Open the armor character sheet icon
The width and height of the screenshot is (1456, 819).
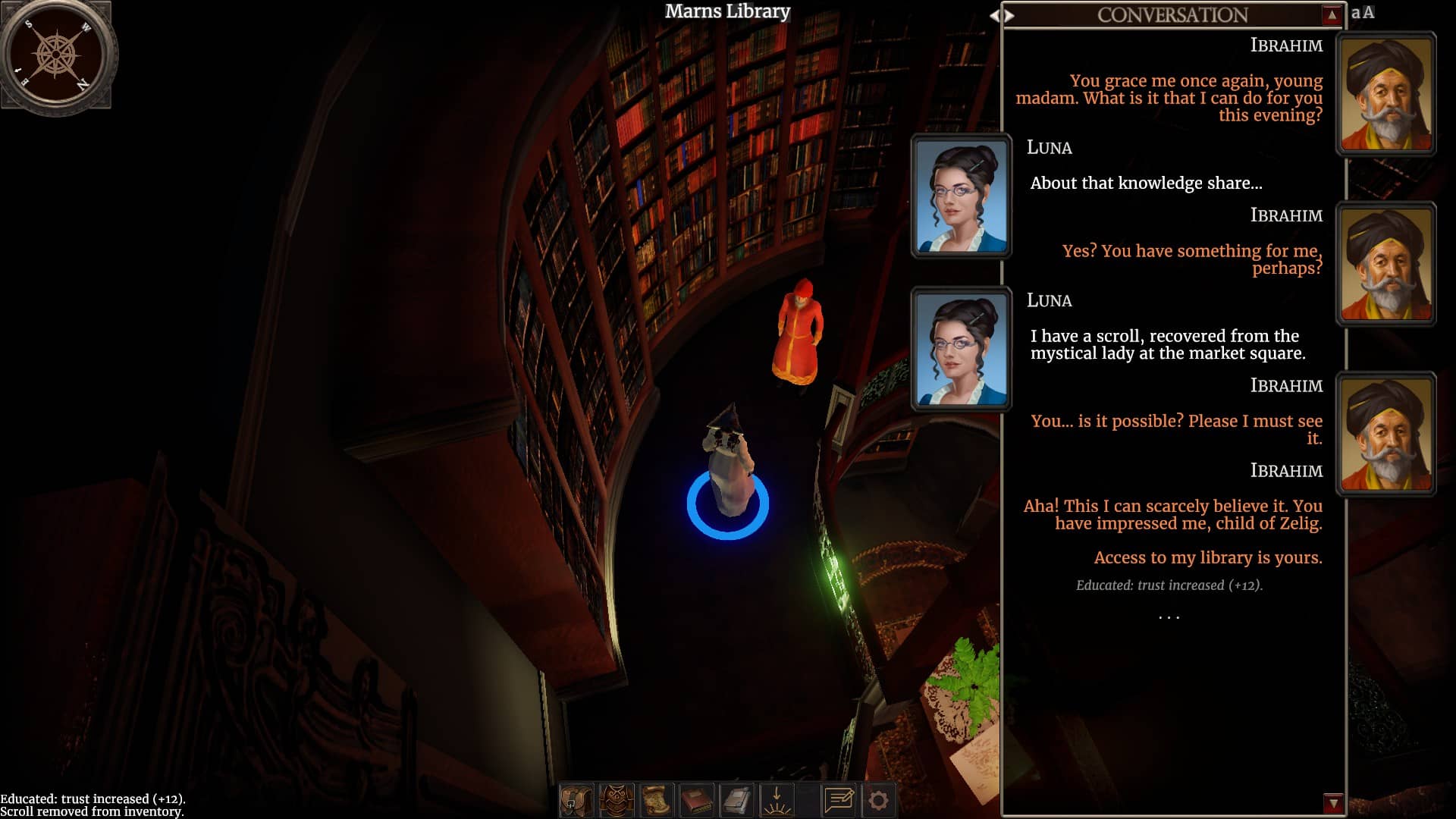[617, 800]
